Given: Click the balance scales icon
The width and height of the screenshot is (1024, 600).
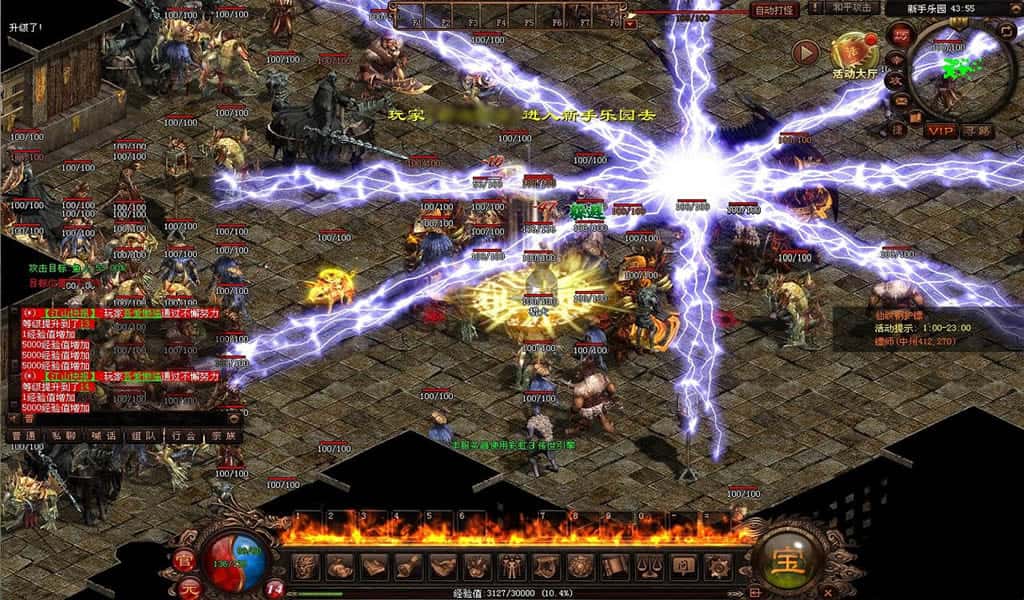Looking at the screenshot, I should [649, 565].
